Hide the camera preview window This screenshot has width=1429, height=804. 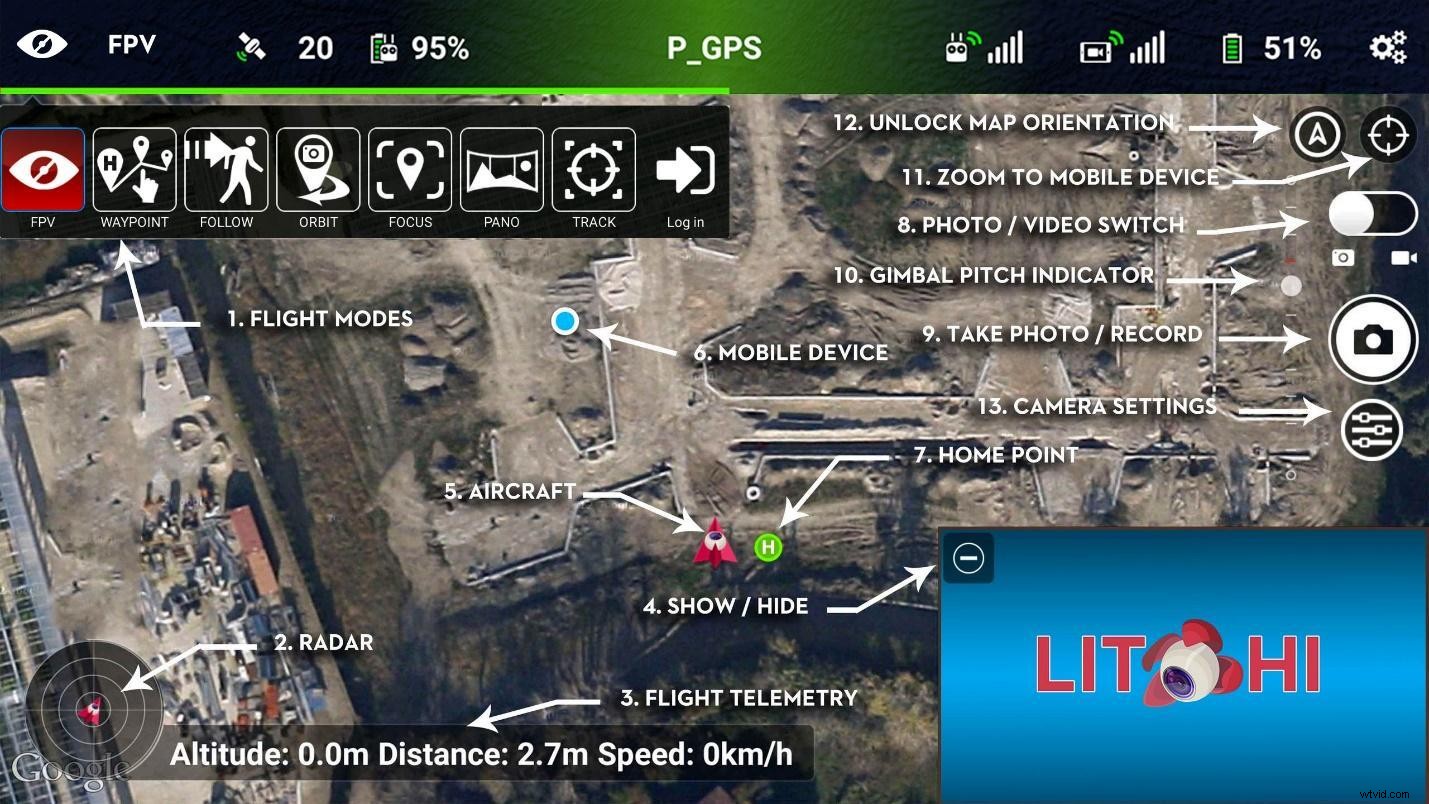[967, 558]
